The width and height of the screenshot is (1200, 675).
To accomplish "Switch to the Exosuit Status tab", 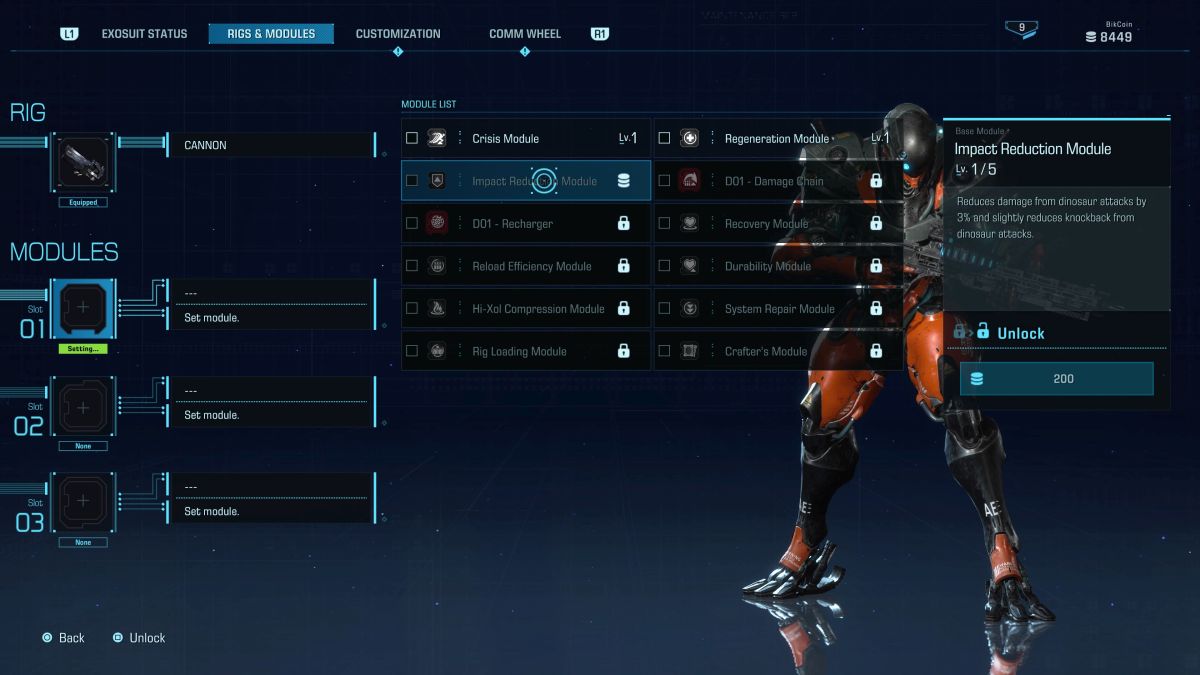I will 144,34.
